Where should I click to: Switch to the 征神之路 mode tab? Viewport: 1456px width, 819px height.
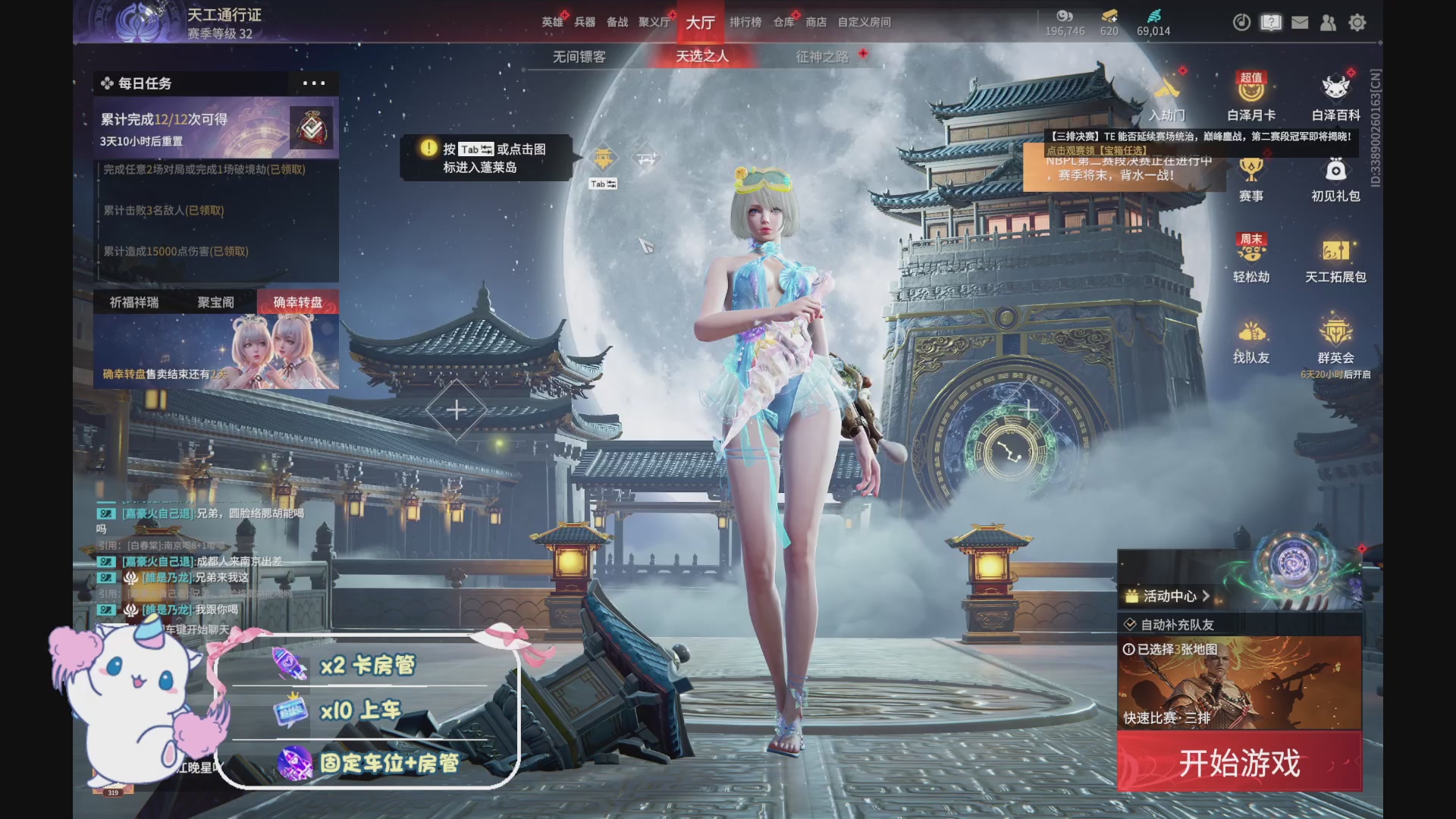point(822,57)
